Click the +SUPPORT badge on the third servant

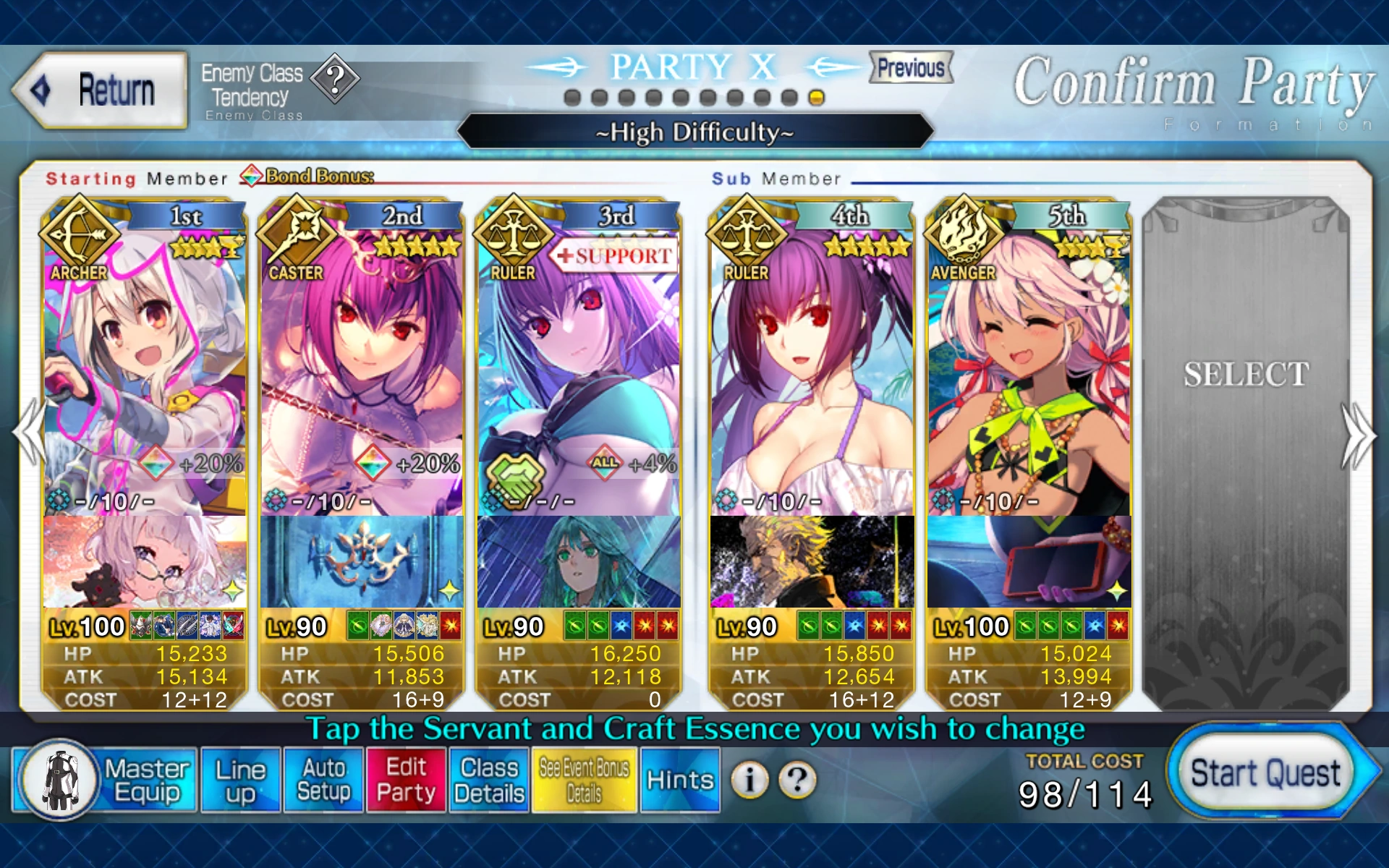point(614,255)
